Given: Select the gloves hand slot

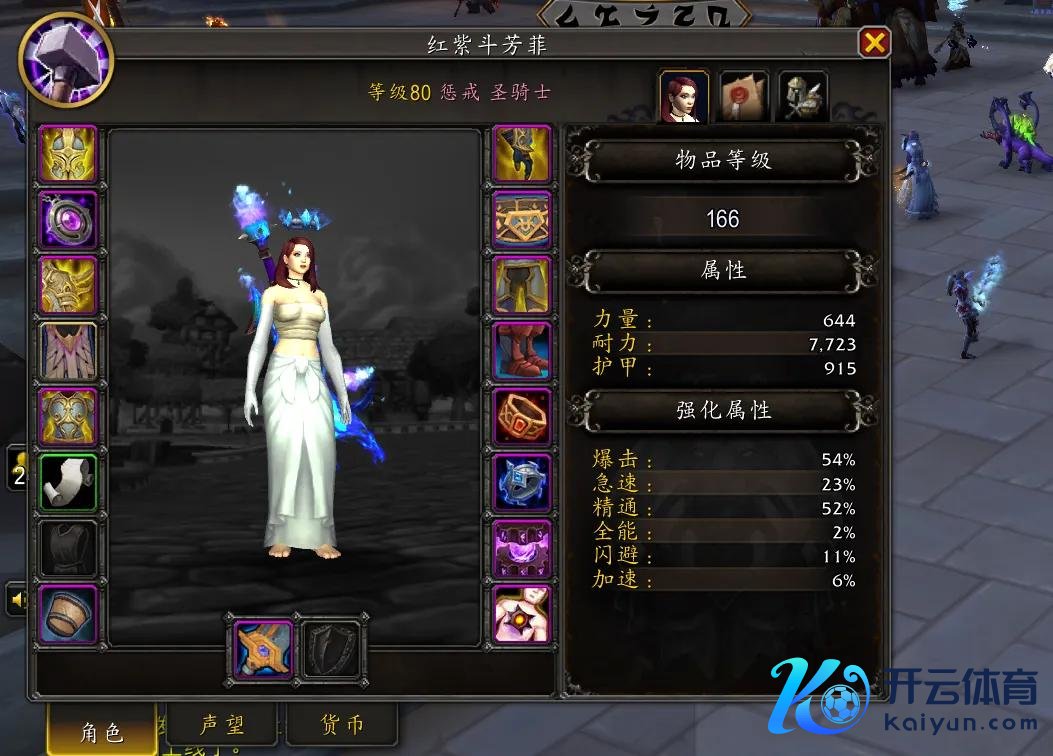Looking at the screenshot, I should click(522, 154).
